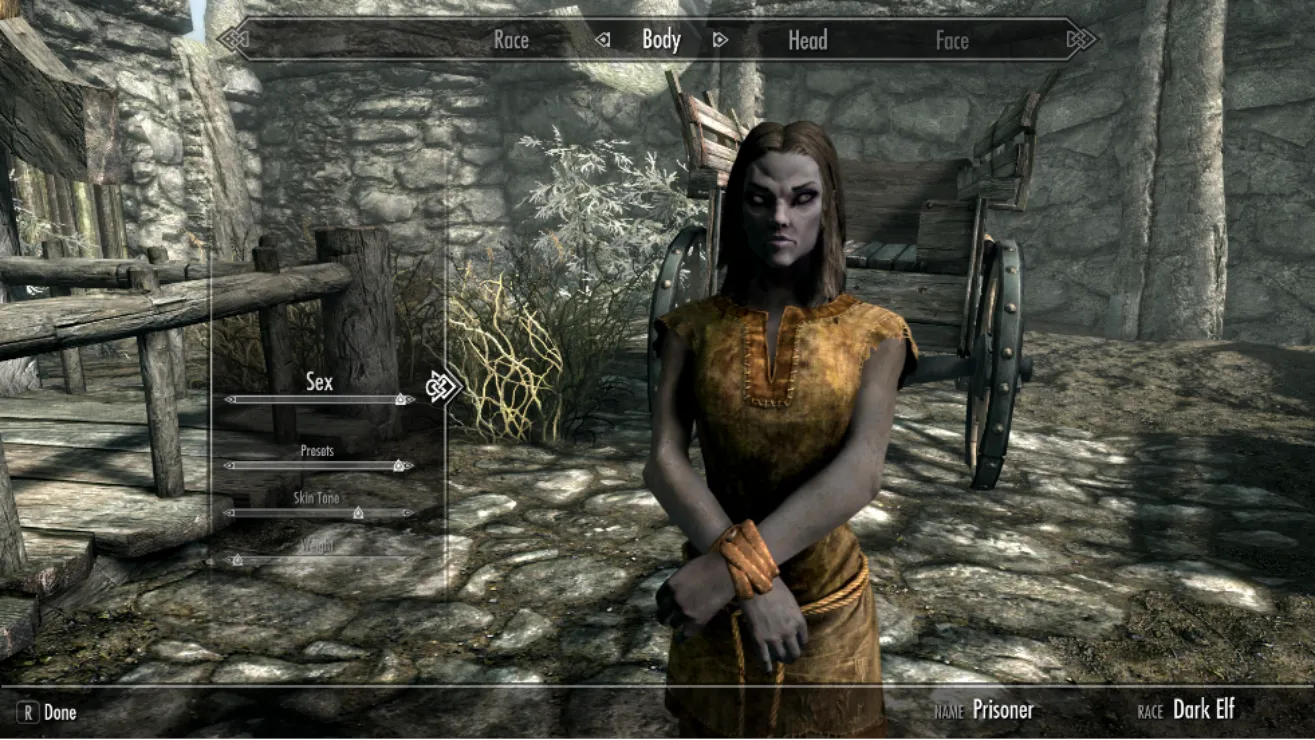Open the Head tab

[x=807, y=40]
